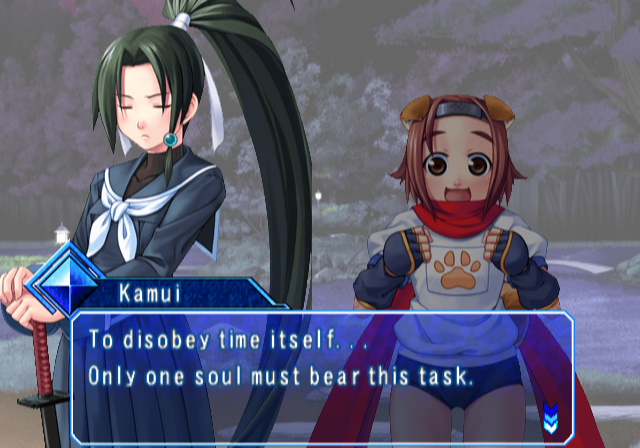The height and width of the screenshot is (448, 640).
Task: Advance dialogue with the blue arrow indicator
Action: [550, 412]
